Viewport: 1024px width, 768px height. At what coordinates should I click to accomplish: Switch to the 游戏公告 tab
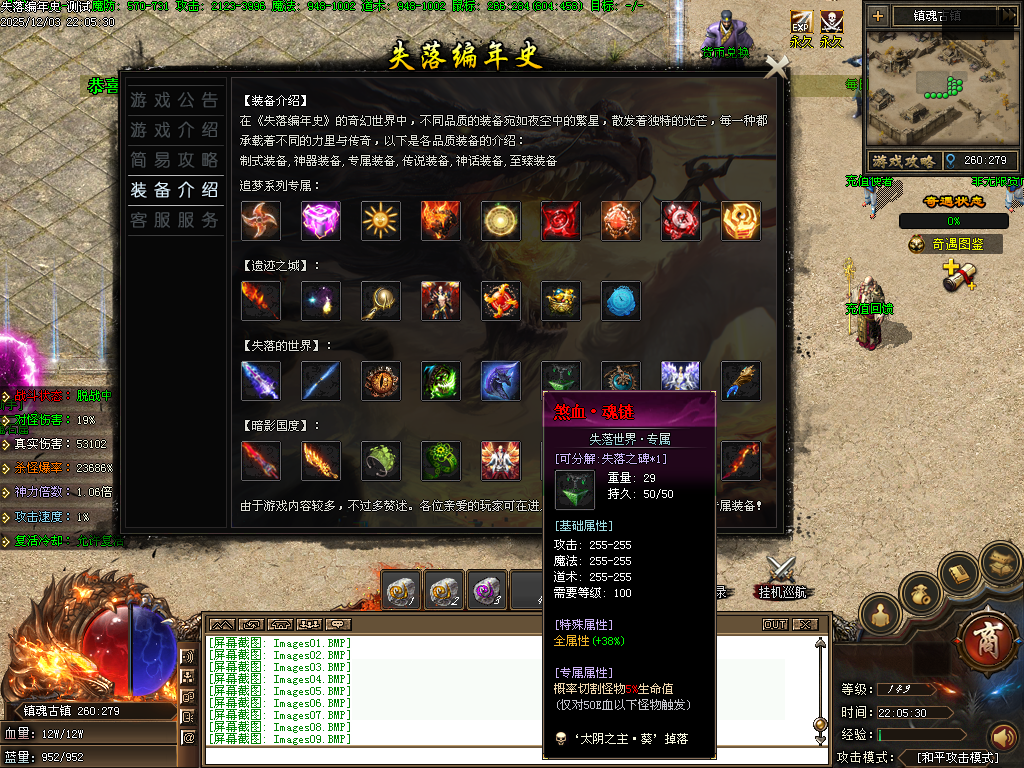174,100
